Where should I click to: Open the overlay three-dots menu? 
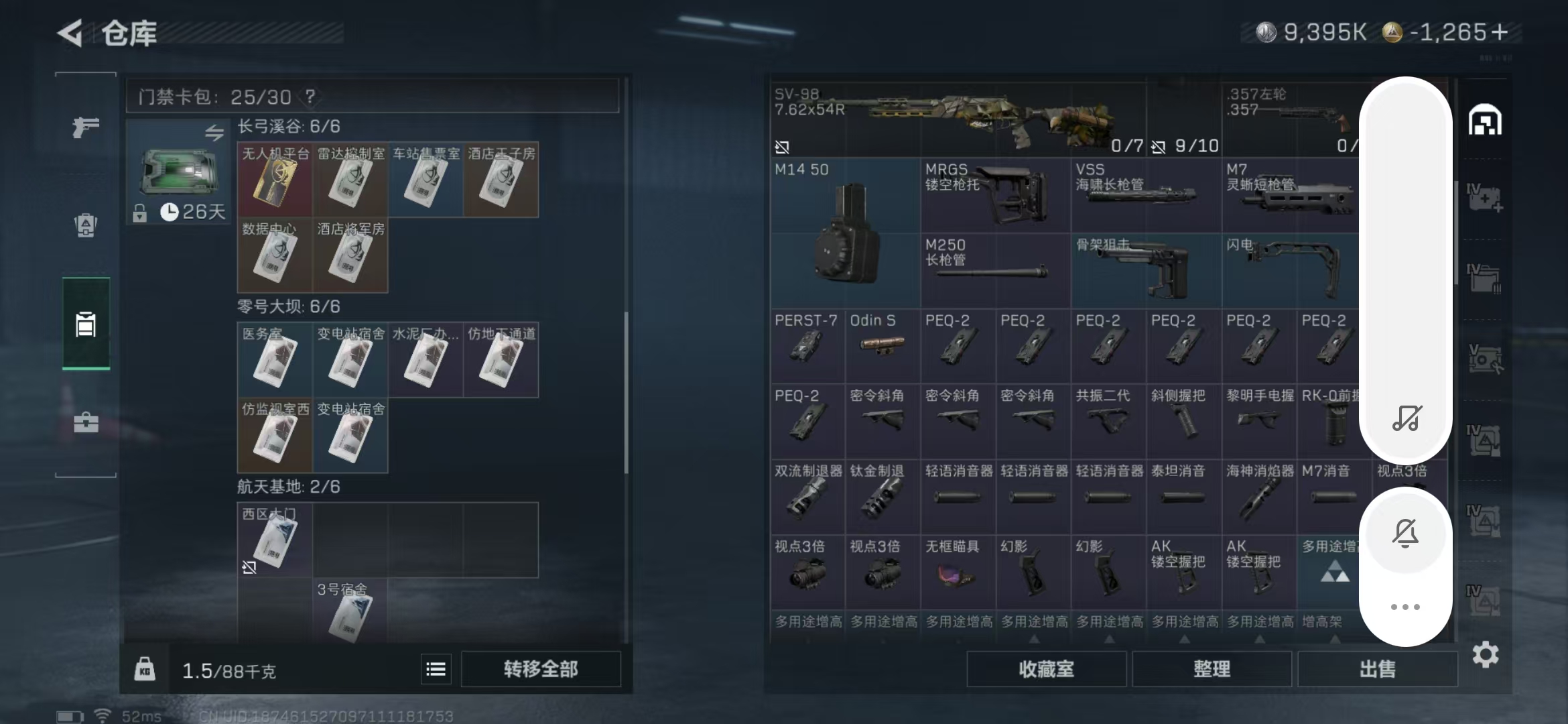tap(1405, 607)
